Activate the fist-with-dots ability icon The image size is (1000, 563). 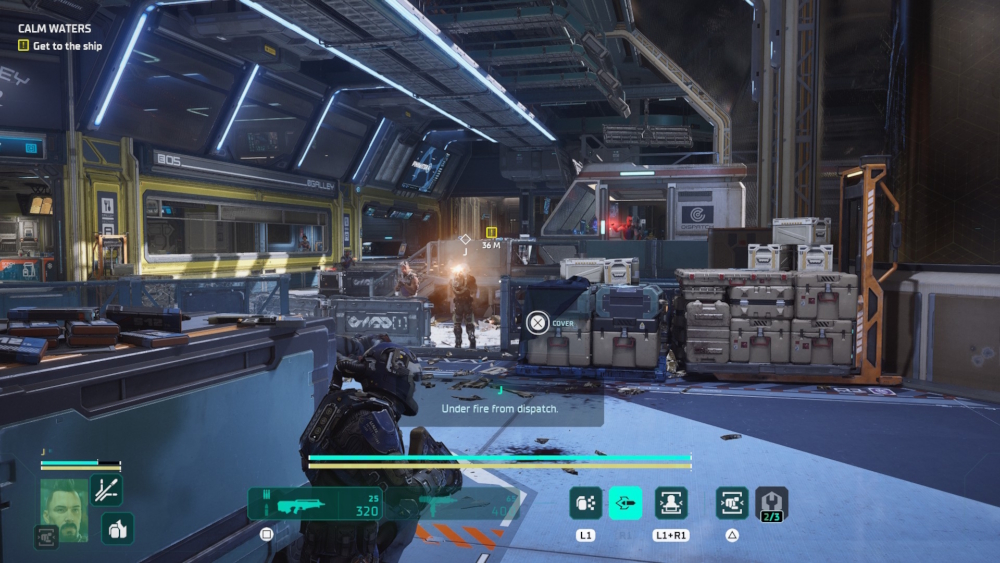tap(585, 502)
